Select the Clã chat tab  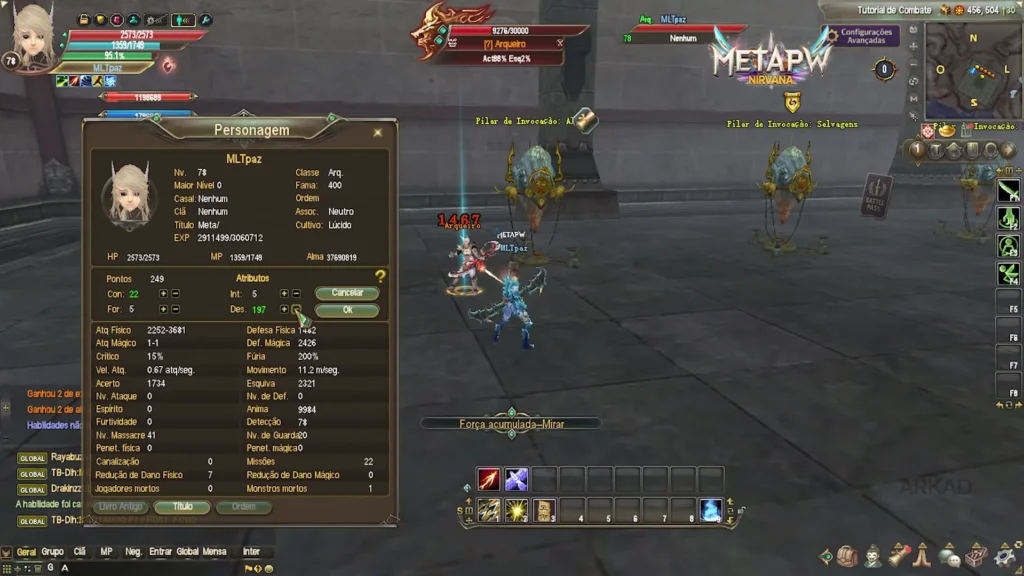(80, 551)
